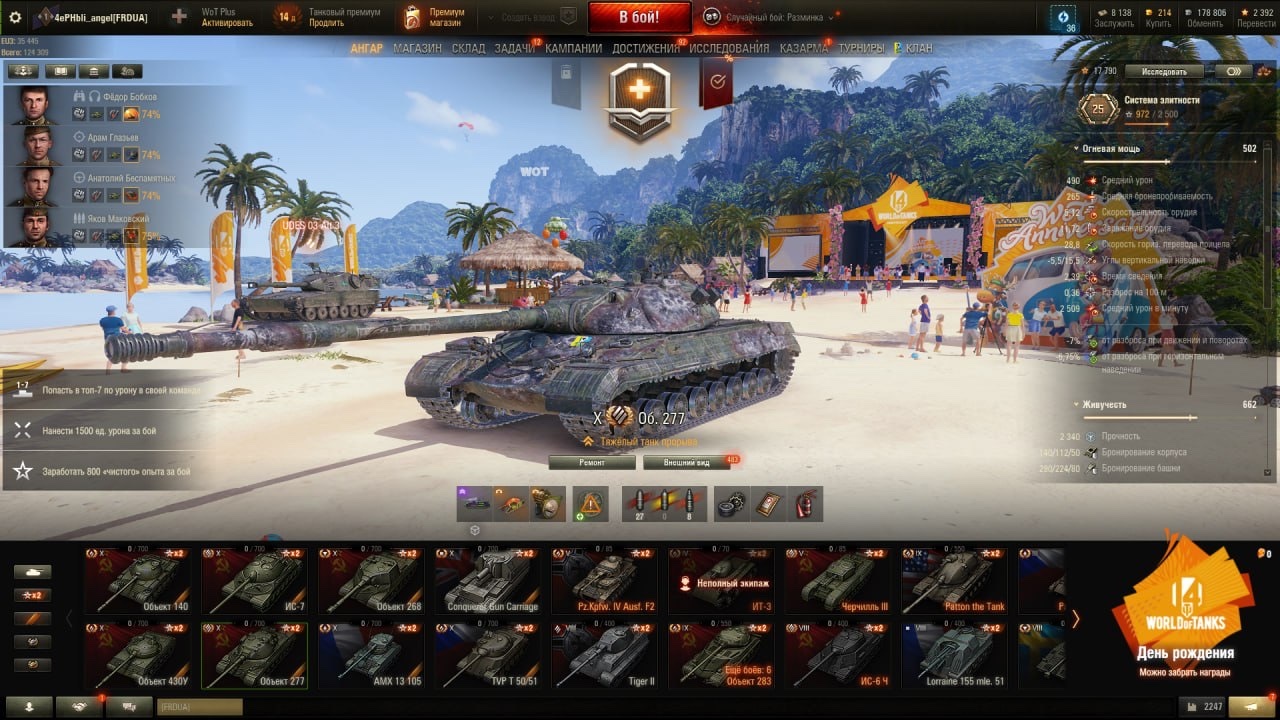The width and height of the screenshot is (1280, 720).
Task: Select the Объект 140 tank tile
Action: (x=136, y=580)
